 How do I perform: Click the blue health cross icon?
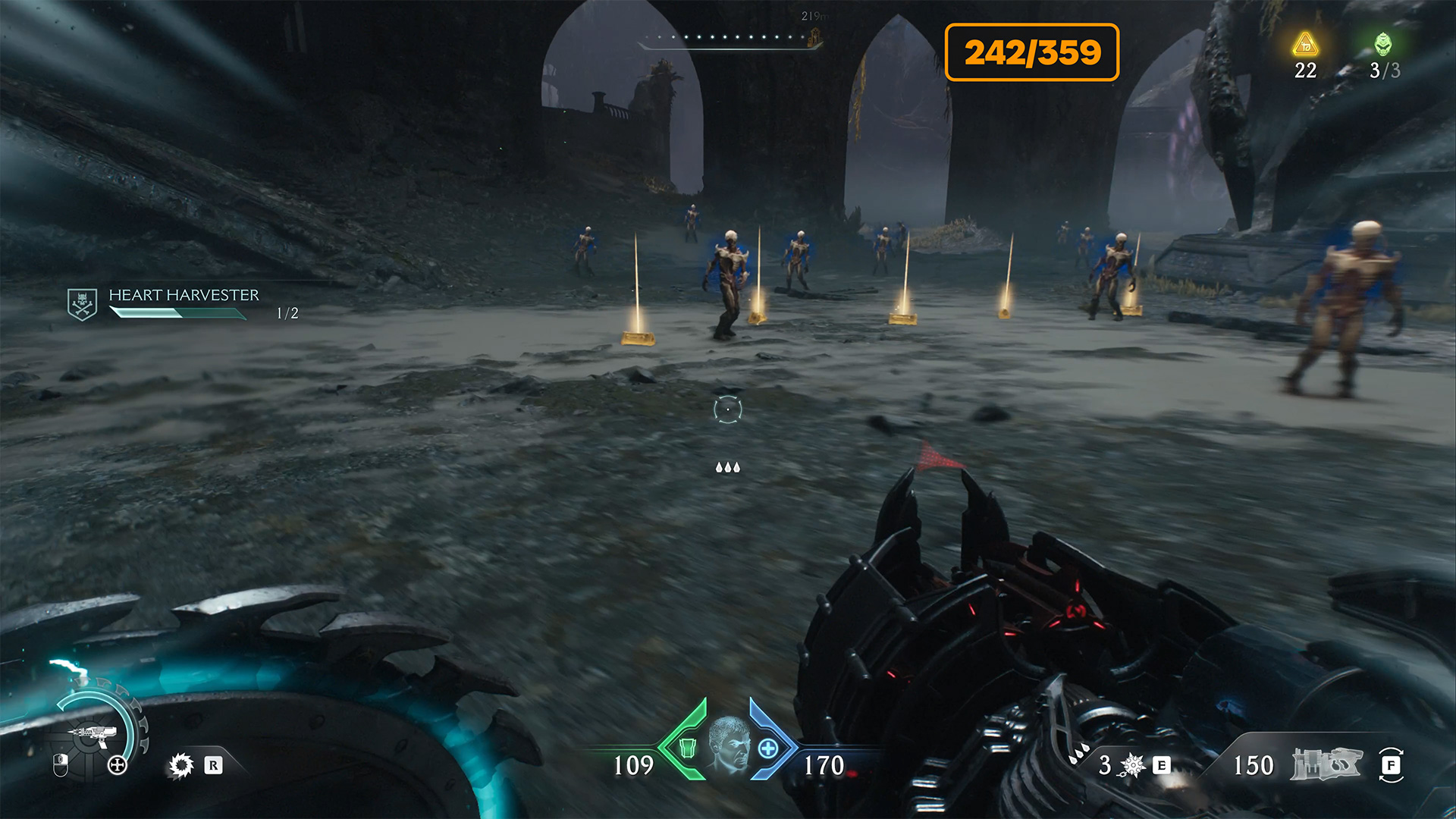coord(768,748)
